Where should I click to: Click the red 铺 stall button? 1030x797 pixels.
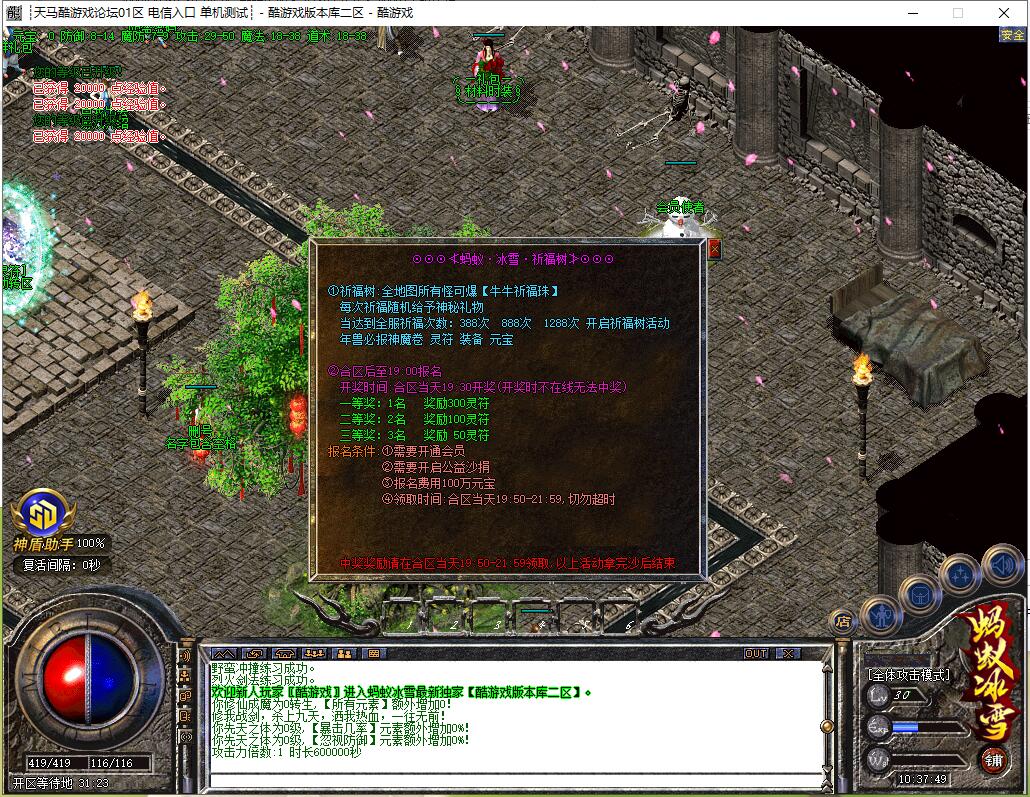(x=993, y=758)
